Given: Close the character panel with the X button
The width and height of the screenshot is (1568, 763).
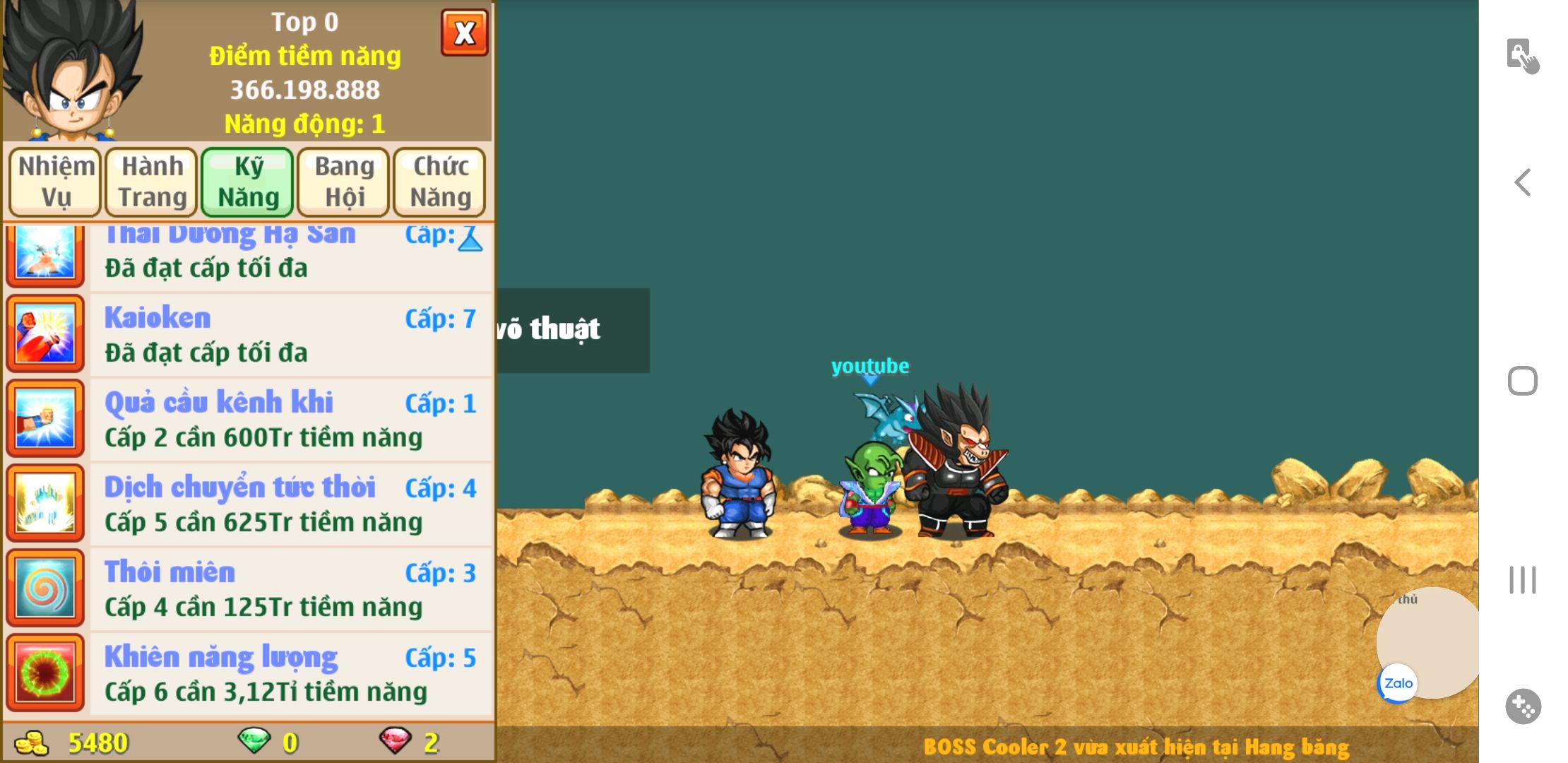Looking at the screenshot, I should point(464,32).
